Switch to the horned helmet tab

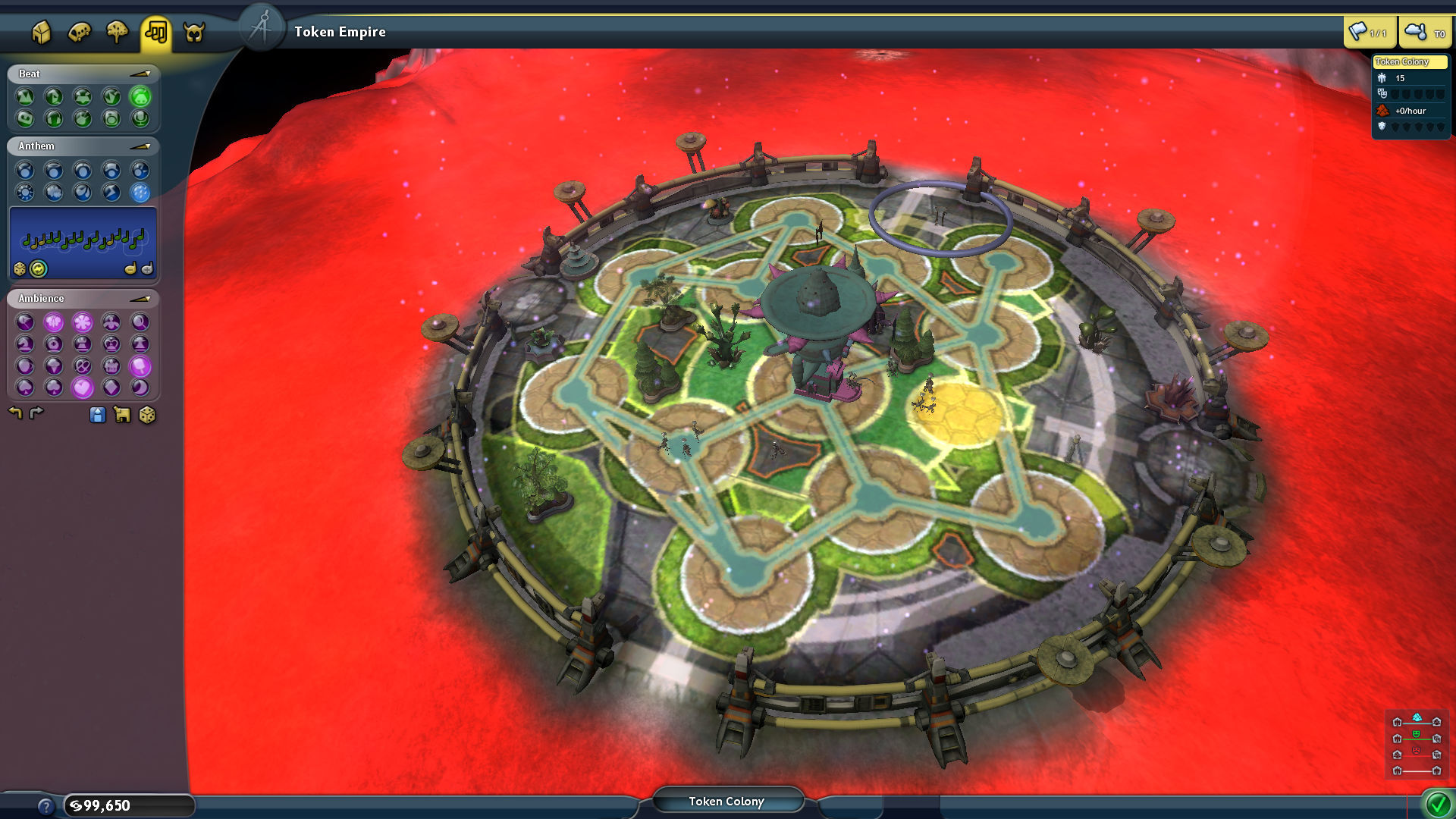195,32
